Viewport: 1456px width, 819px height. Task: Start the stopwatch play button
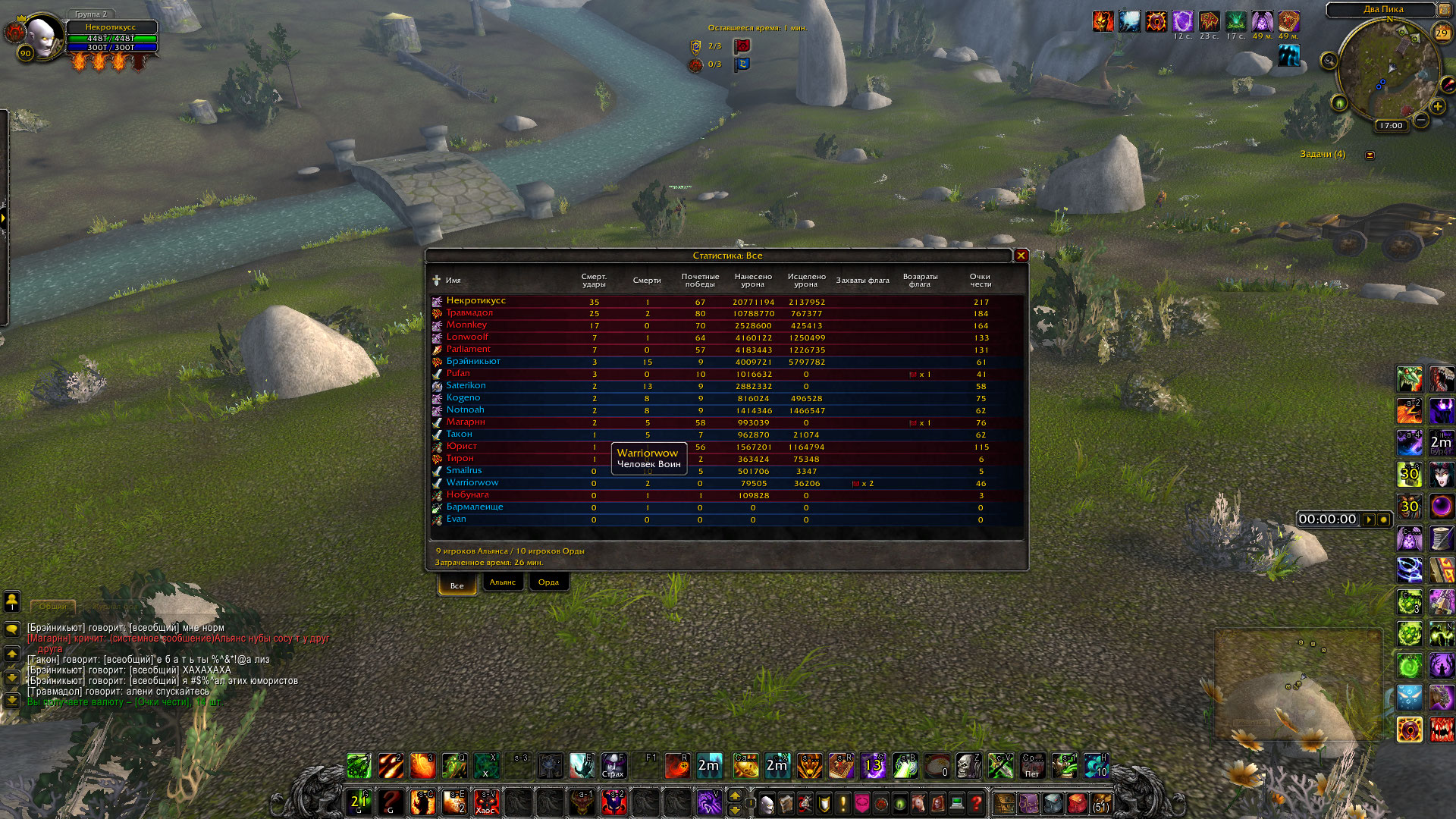1369,519
